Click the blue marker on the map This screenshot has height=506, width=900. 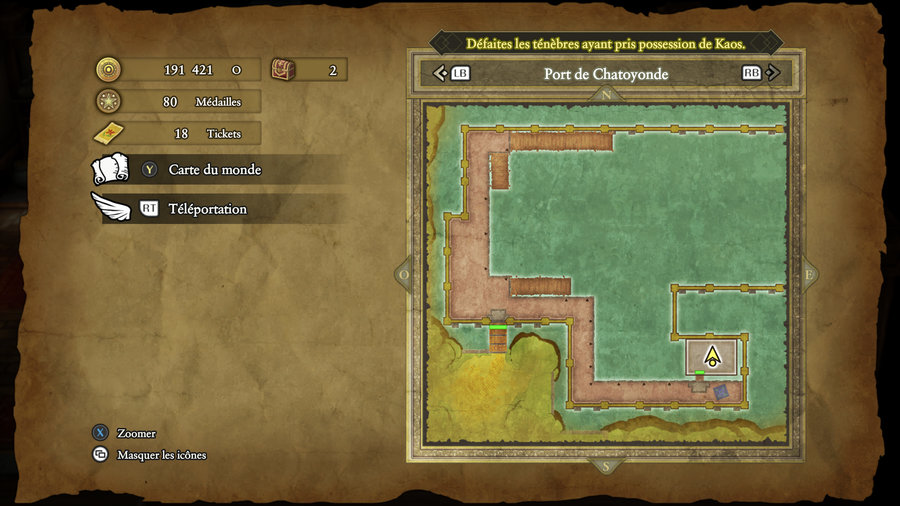pyautogui.click(x=721, y=392)
